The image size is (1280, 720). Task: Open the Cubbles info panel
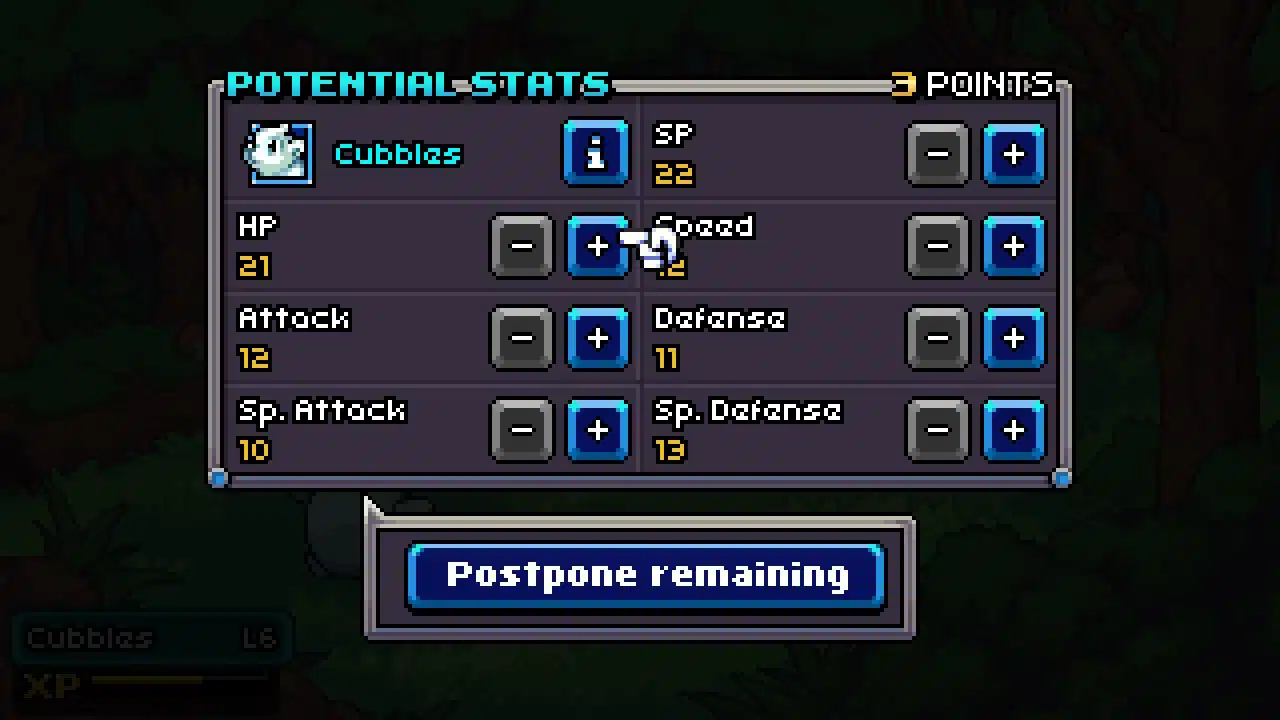click(596, 153)
